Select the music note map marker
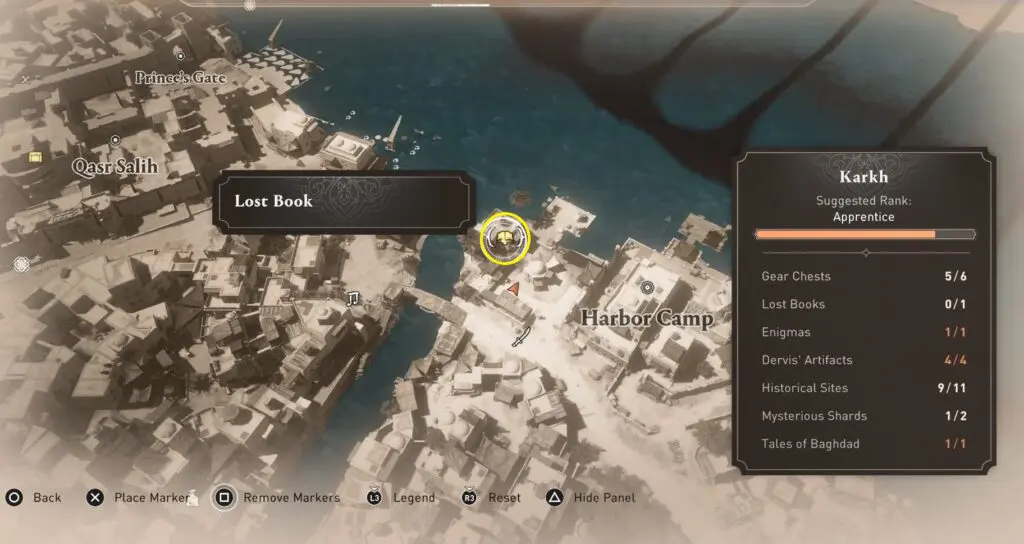The width and height of the screenshot is (1024, 544). pos(352,298)
